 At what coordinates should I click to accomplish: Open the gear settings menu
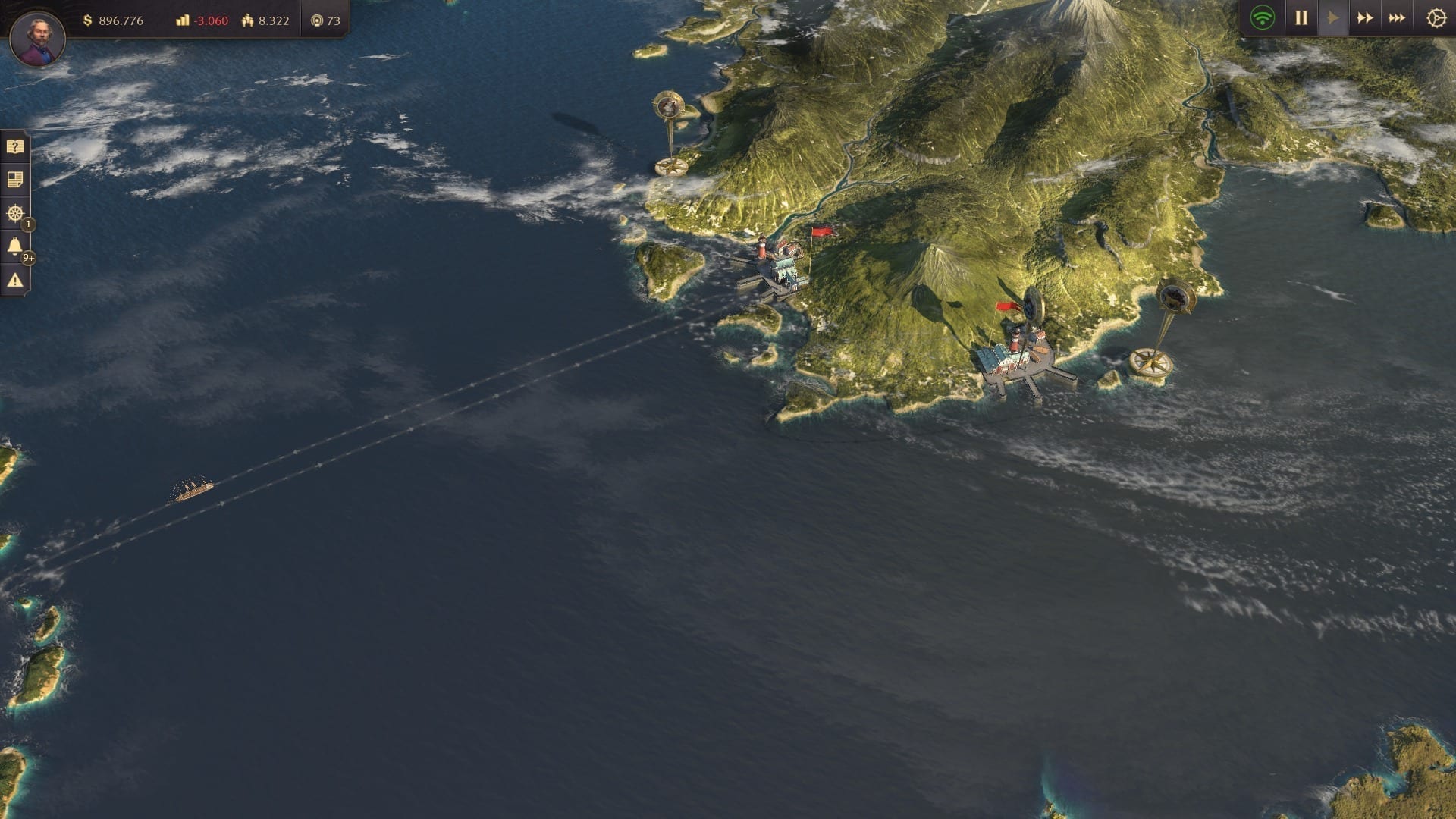(1436, 18)
